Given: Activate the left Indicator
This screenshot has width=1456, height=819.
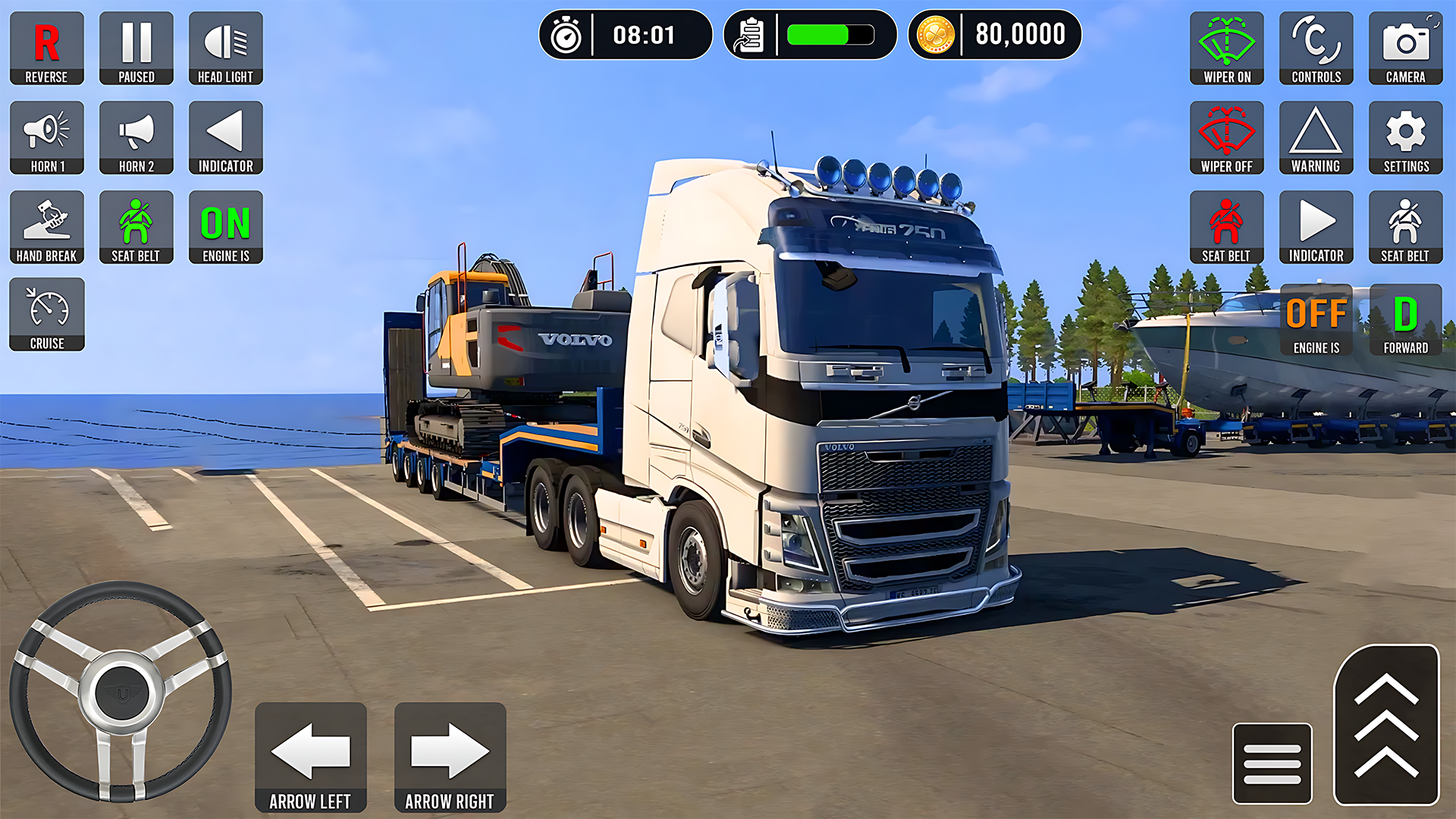Looking at the screenshot, I should coord(225,137).
